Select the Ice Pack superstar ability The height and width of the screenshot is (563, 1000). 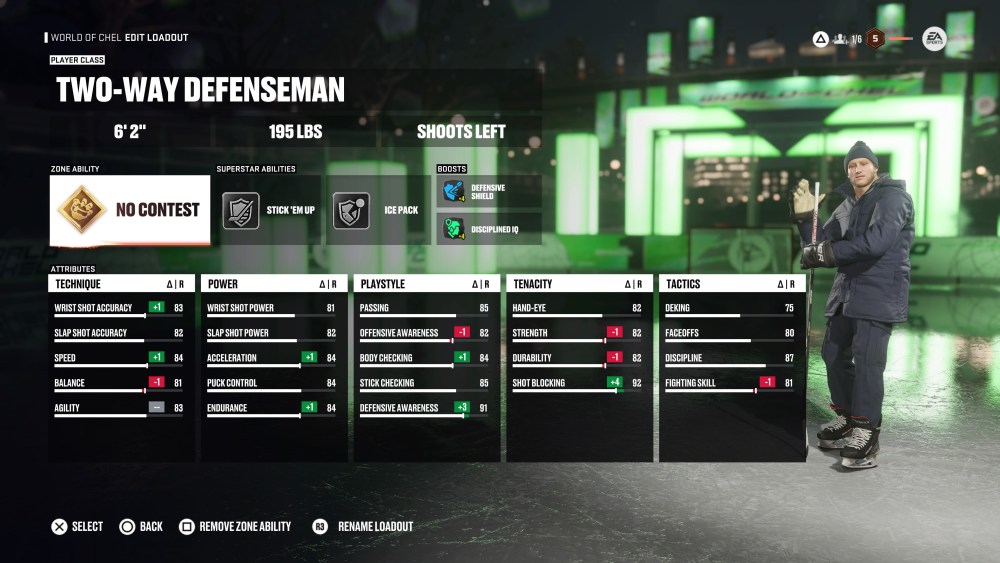pyautogui.click(x=380, y=211)
